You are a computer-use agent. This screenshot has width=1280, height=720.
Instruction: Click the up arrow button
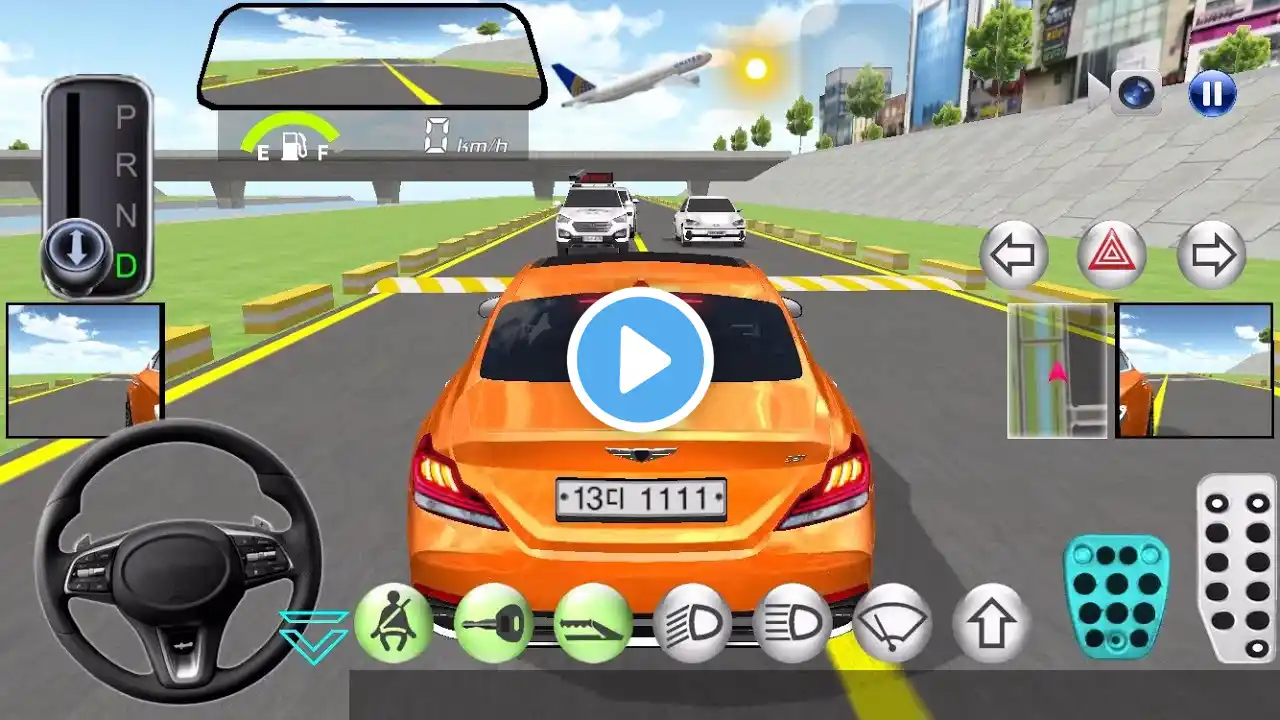point(991,623)
